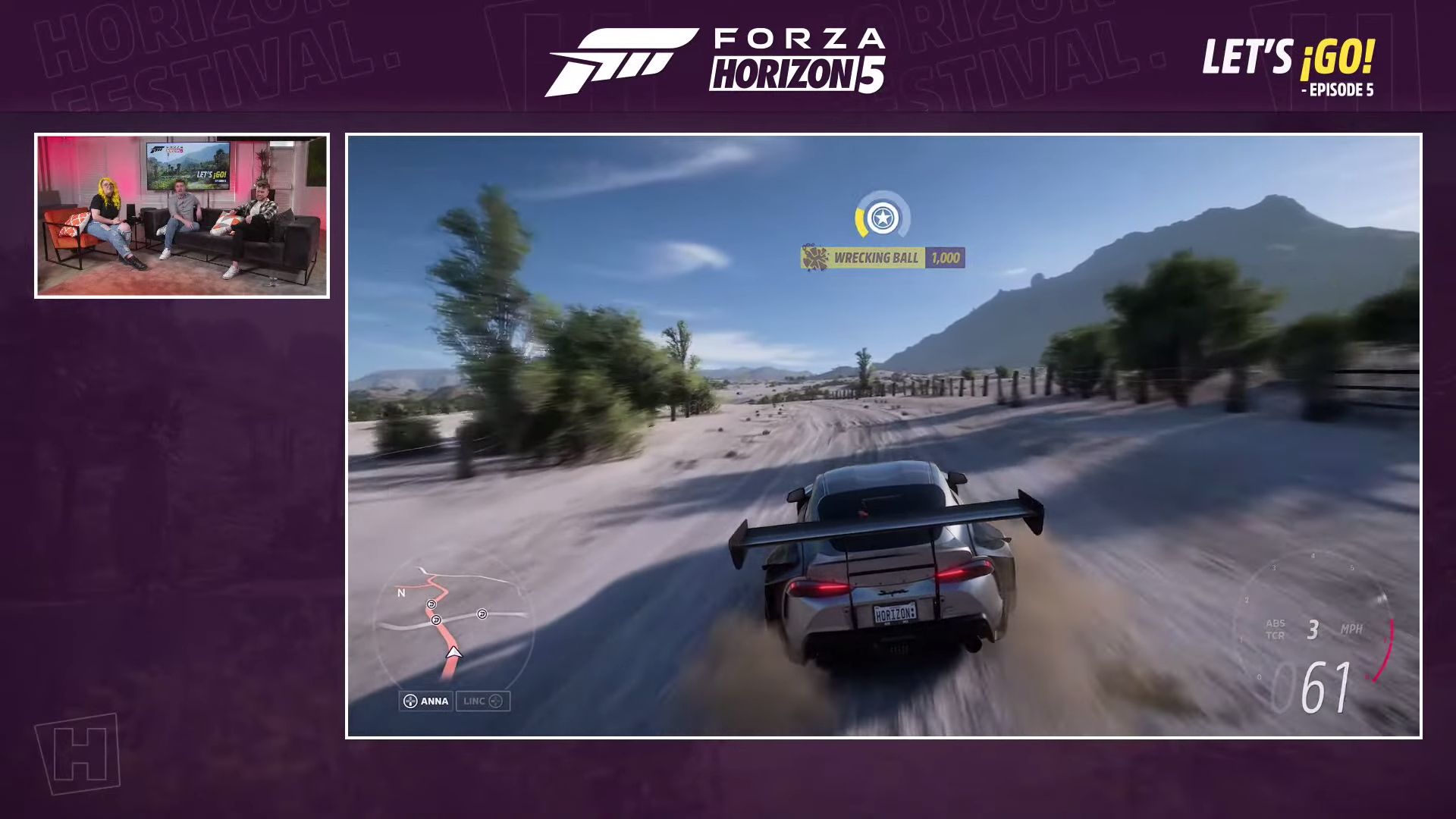Toggle the TCR indicator on the speedometer

(1276, 635)
